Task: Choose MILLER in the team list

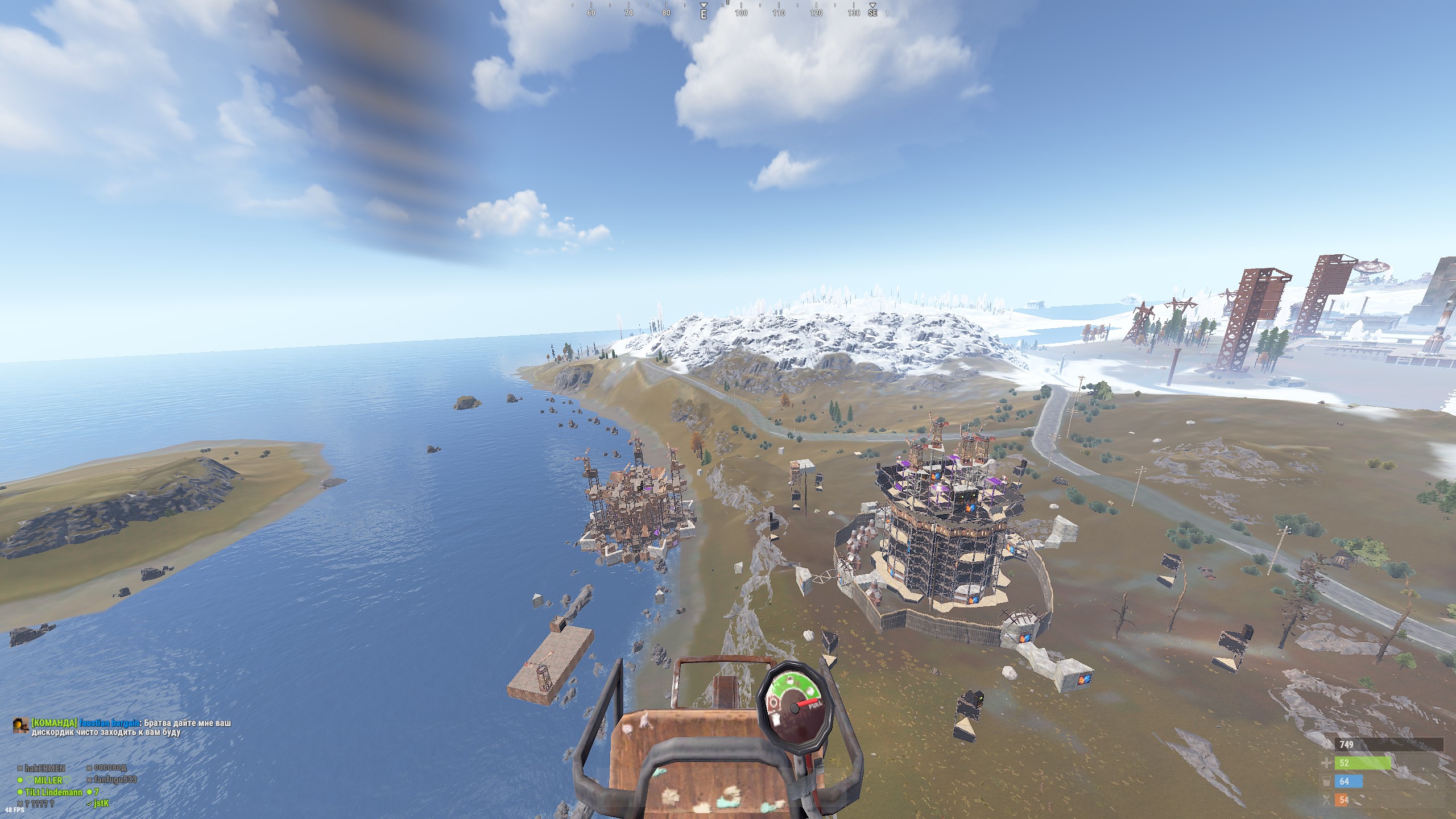Action: [x=48, y=780]
